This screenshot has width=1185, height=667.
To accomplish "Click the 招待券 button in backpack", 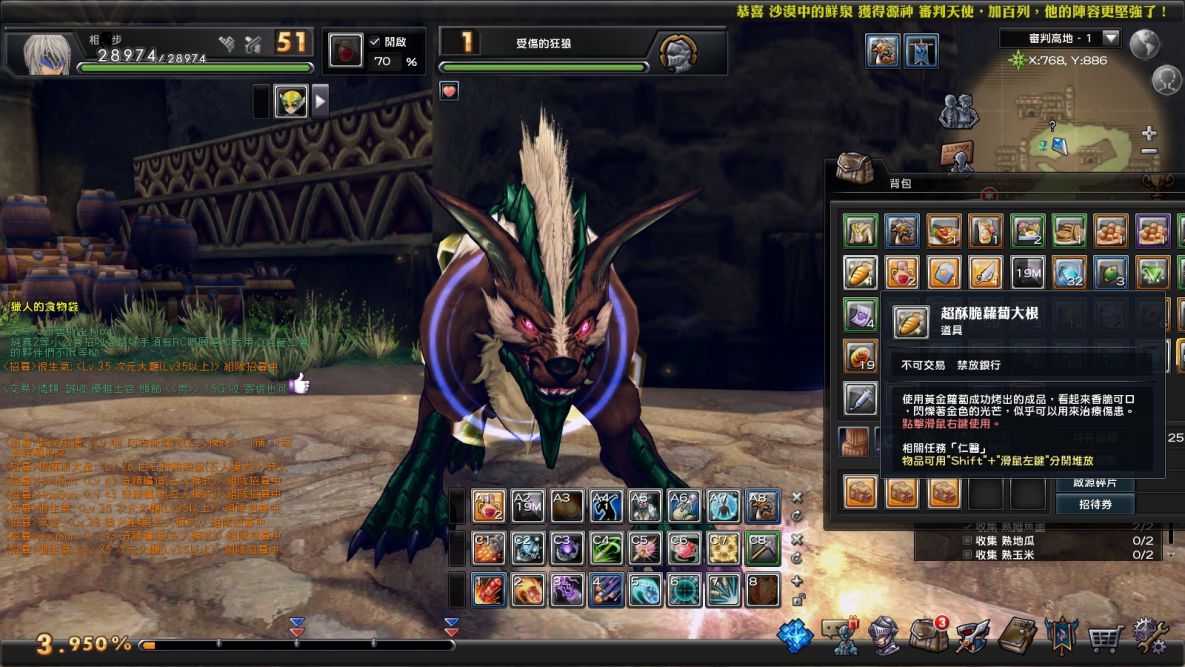I will point(1095,505).
